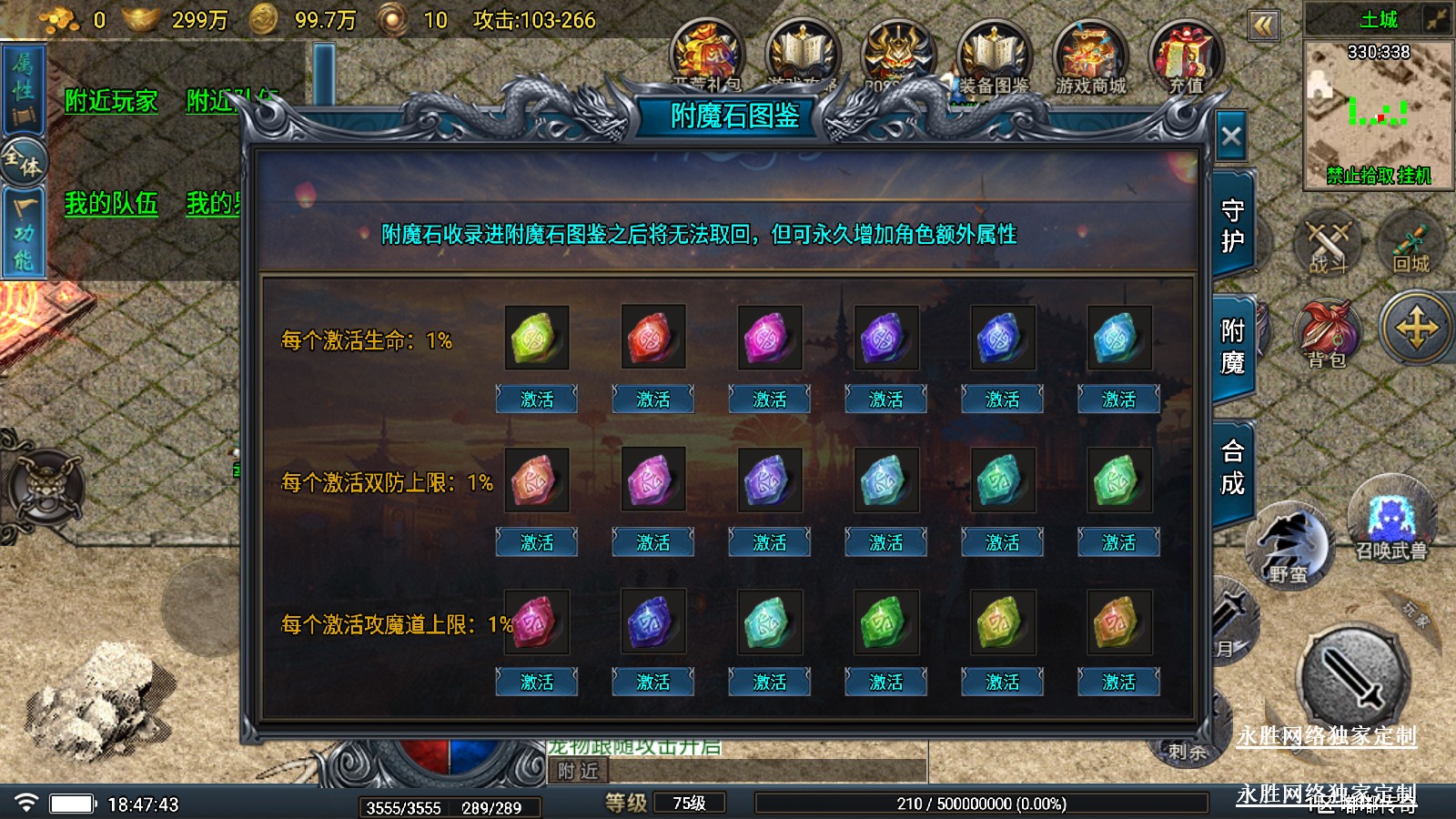Open the 合成 tab

[1232, 467]
